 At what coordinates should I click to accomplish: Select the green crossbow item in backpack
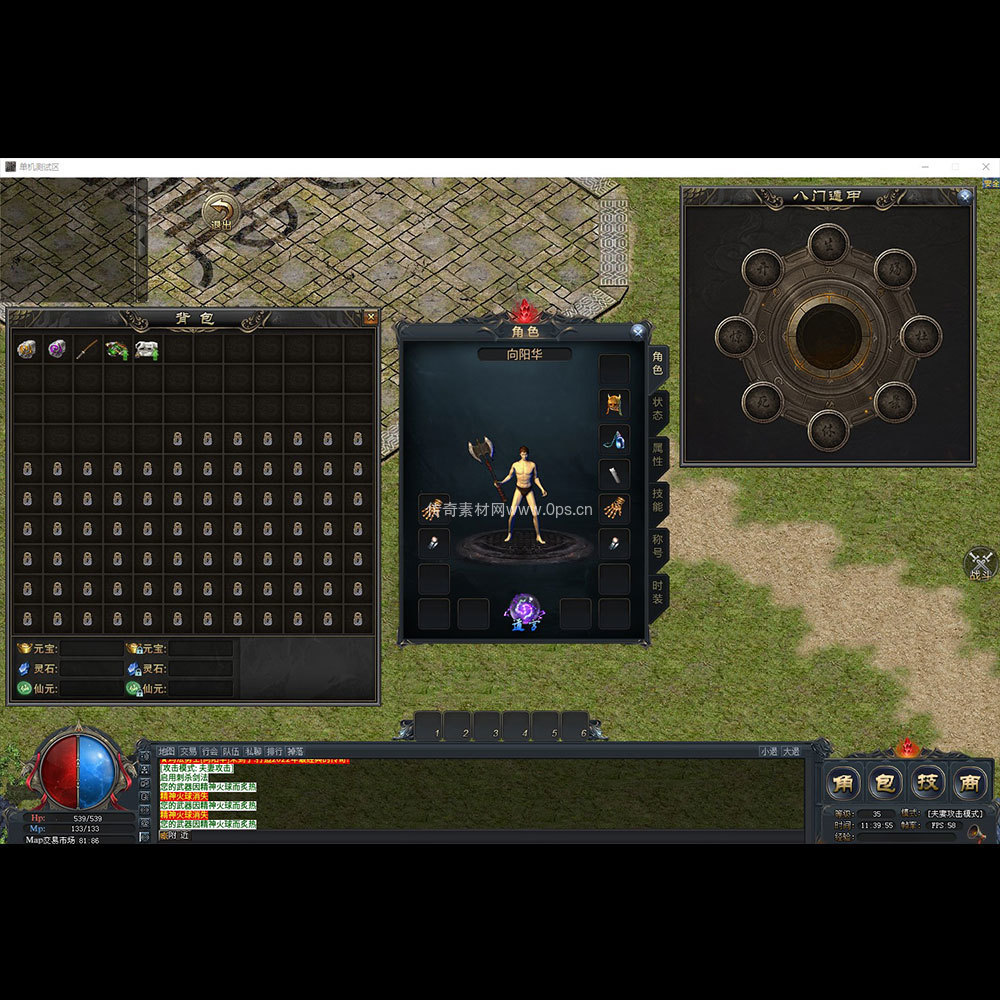[x=118, y=349]
